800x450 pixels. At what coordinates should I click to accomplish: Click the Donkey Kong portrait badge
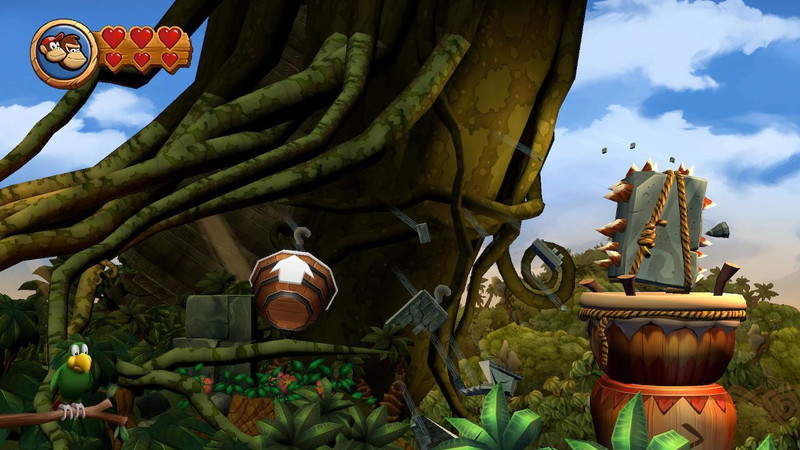[63, 52]
